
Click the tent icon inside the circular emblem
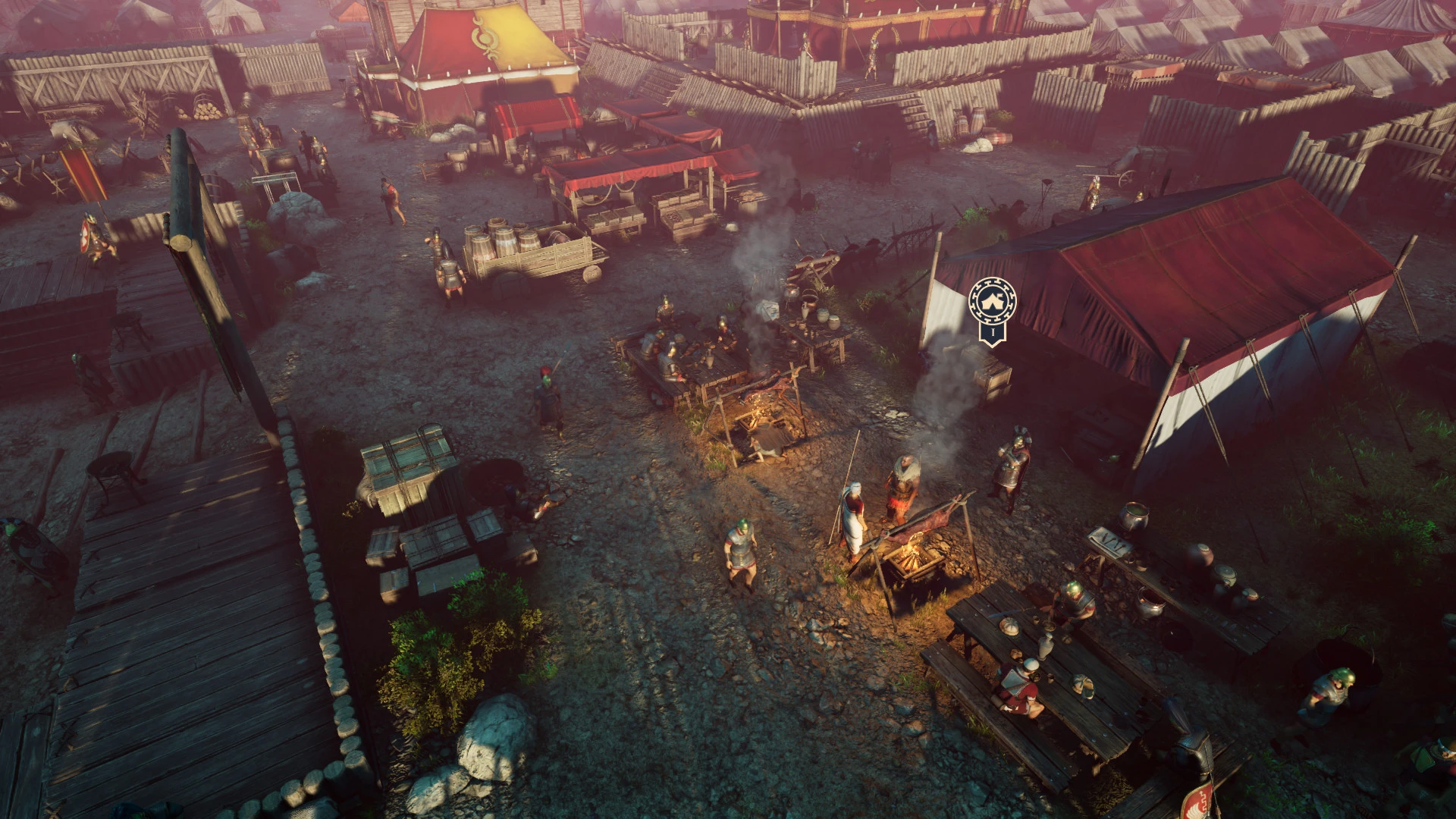992,300
